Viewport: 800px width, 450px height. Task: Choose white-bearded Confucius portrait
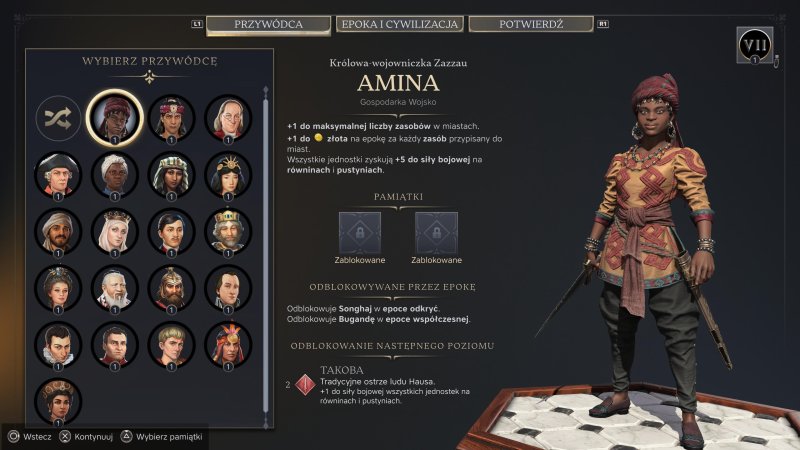click(114, 288)
